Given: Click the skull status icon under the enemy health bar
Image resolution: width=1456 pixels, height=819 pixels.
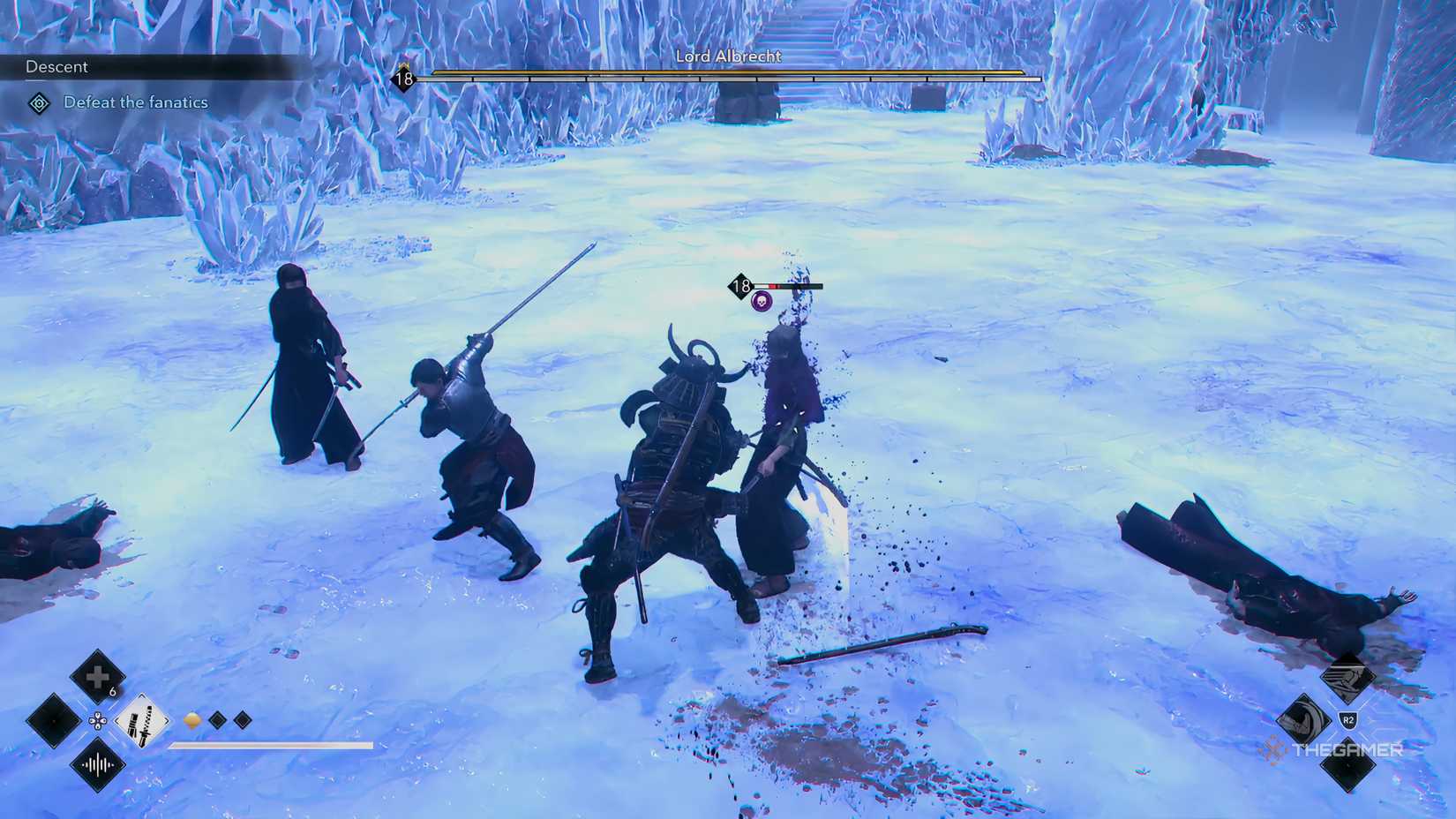Looking at the screenshot, I should [x=761, y=303].
